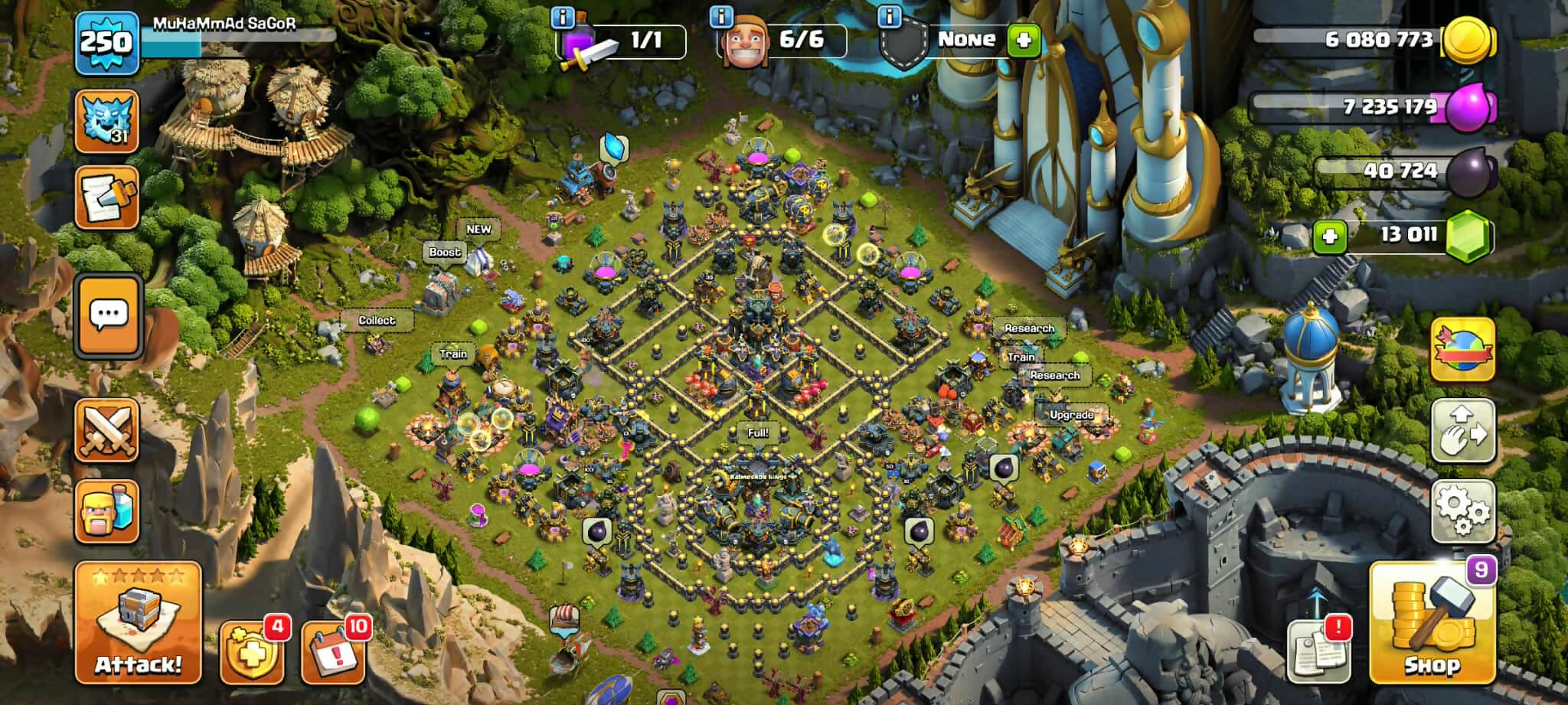The width and height of the screenshot is (1568, 705).
Task: Open the crossed swords clan war menu
Action: click(107, 430)
